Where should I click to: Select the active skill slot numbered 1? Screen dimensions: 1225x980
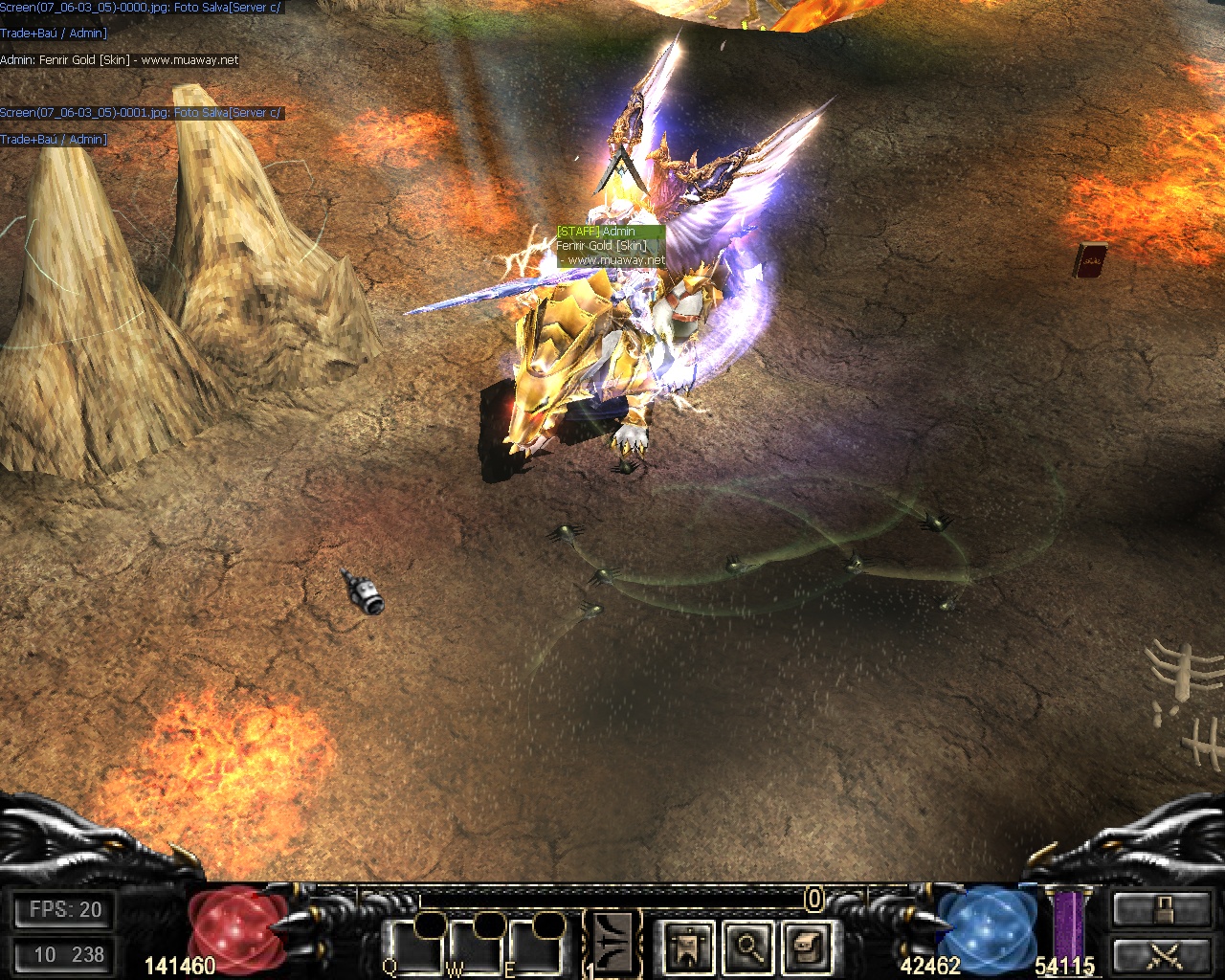click(612, 945)
